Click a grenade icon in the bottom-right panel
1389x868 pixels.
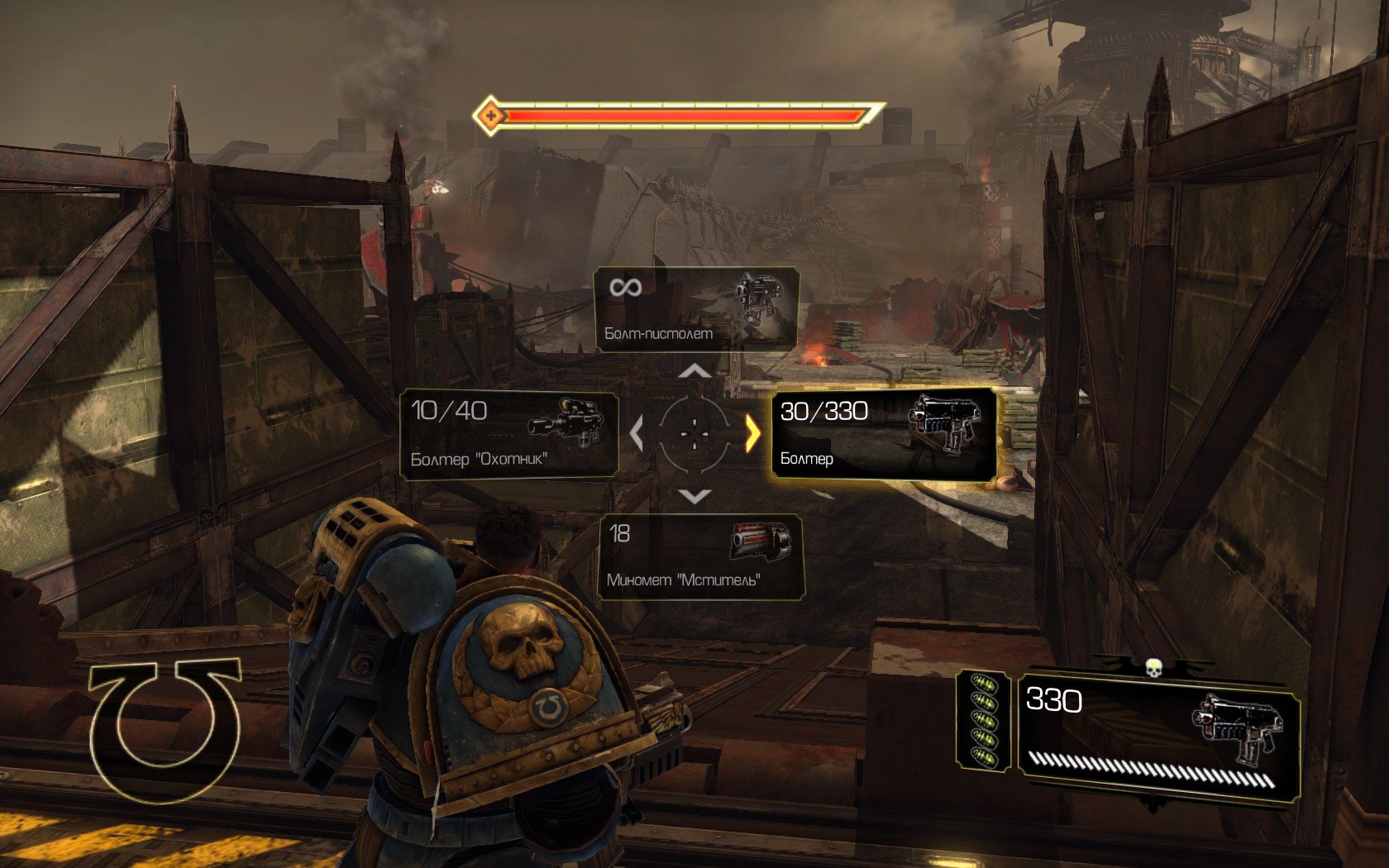click(x=984, y=719)
